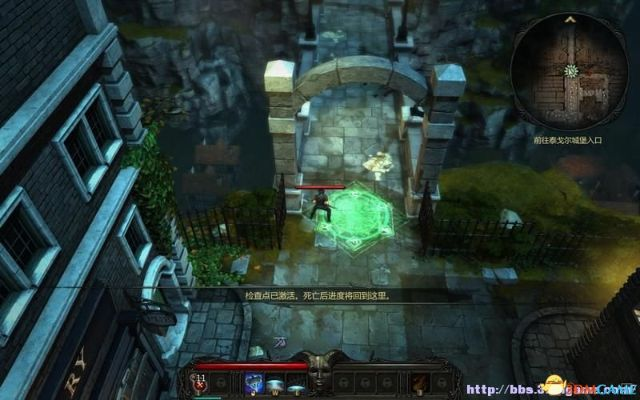Viewport: 640px width, 400px height.
Task: Use the red potion slot showing 11
Action: pyautogui.click(x=200, y=383)
